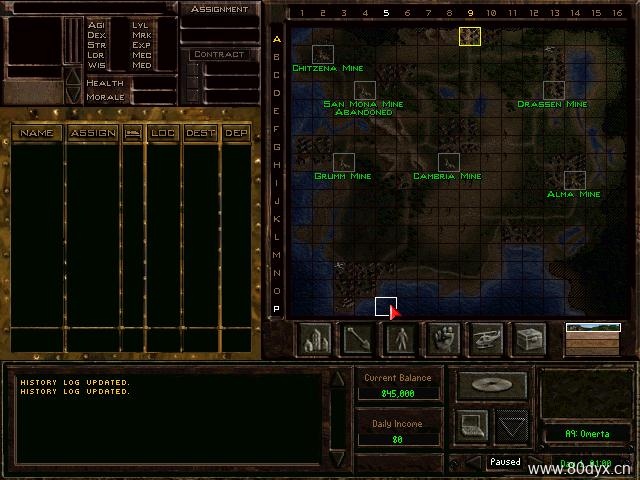Toggle the helicopter airspace filter
The height and width of the screenshot is (480, 640).
(x=487, y=340)
